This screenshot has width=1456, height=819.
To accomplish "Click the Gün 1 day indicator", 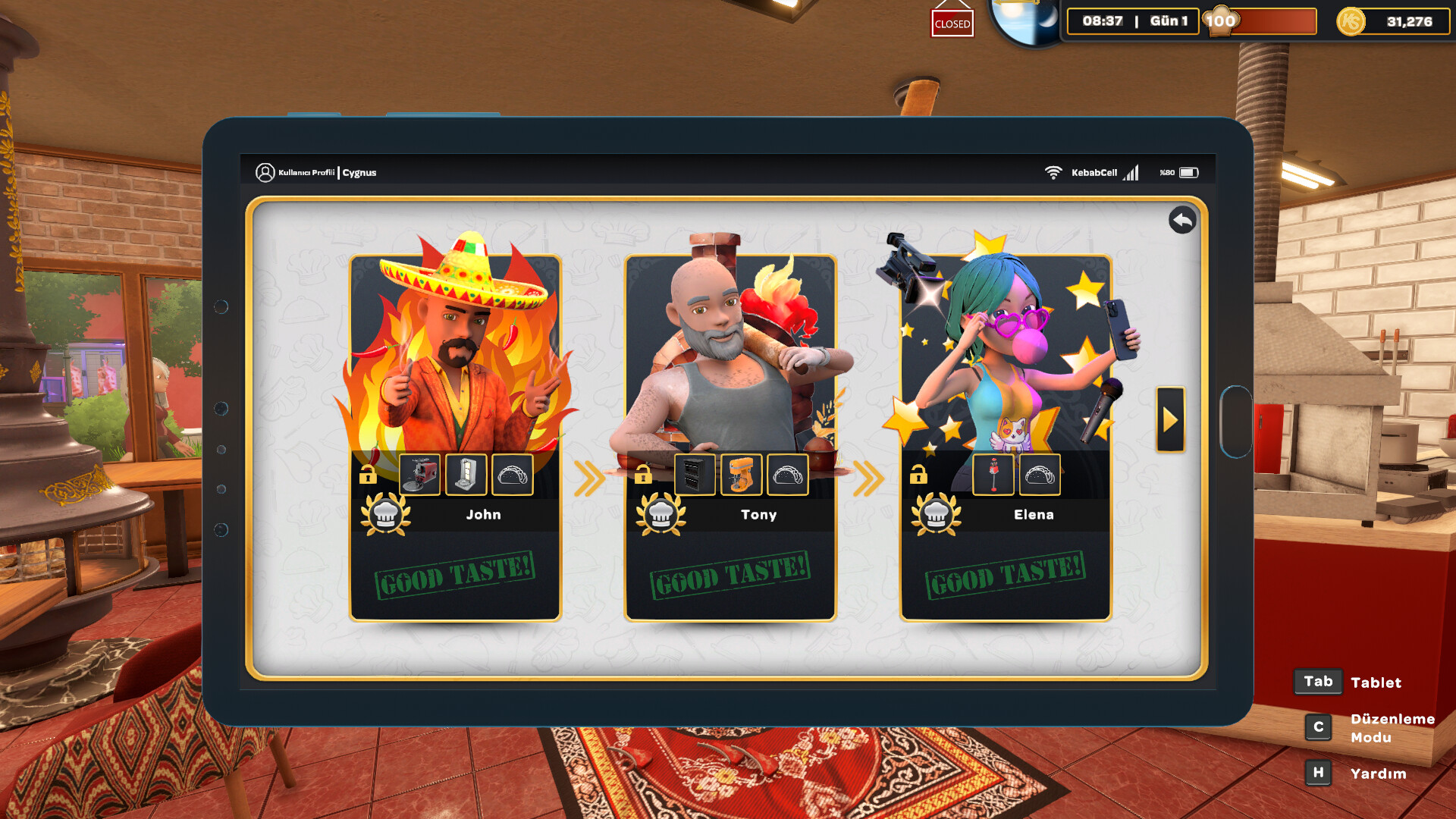I will 1168,21.
